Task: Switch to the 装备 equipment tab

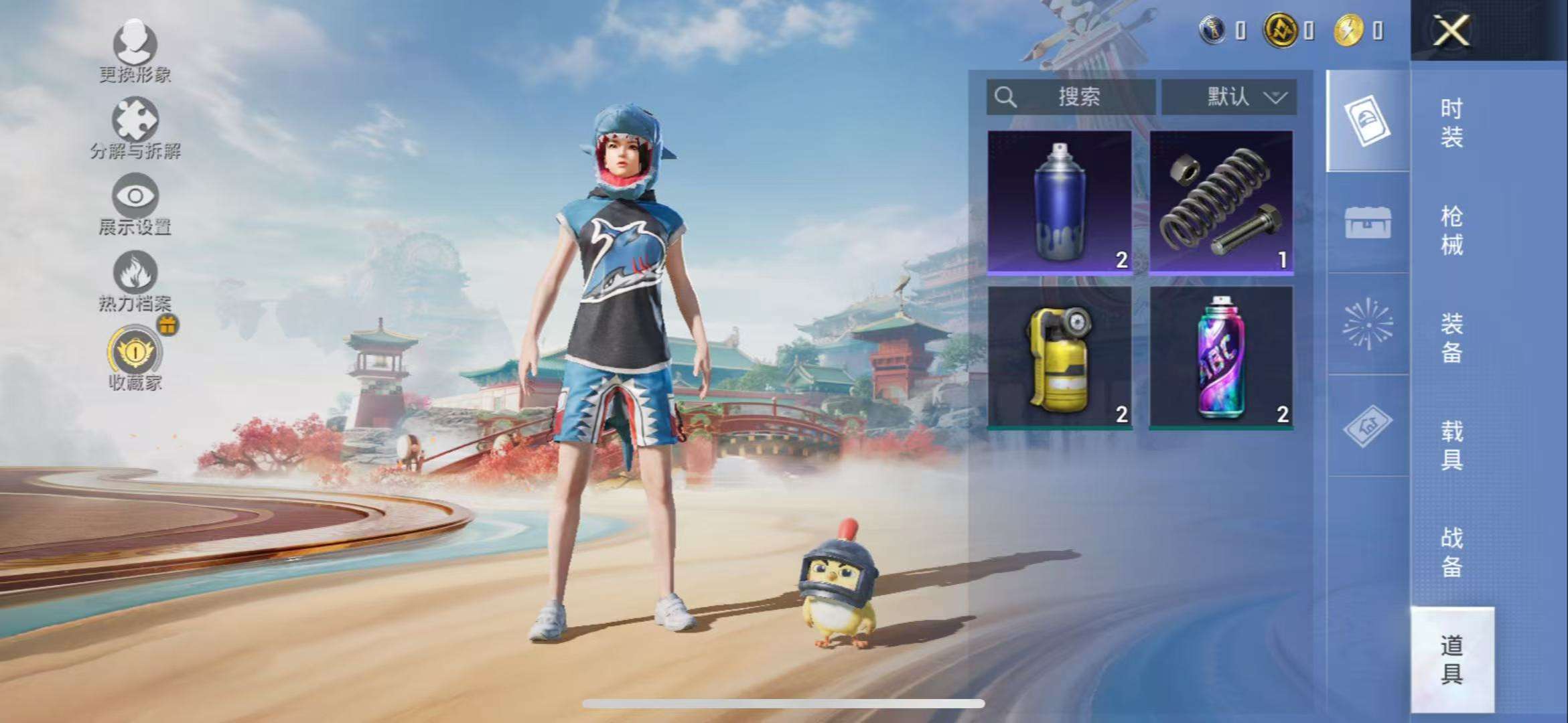Action: coord(1451,338)
